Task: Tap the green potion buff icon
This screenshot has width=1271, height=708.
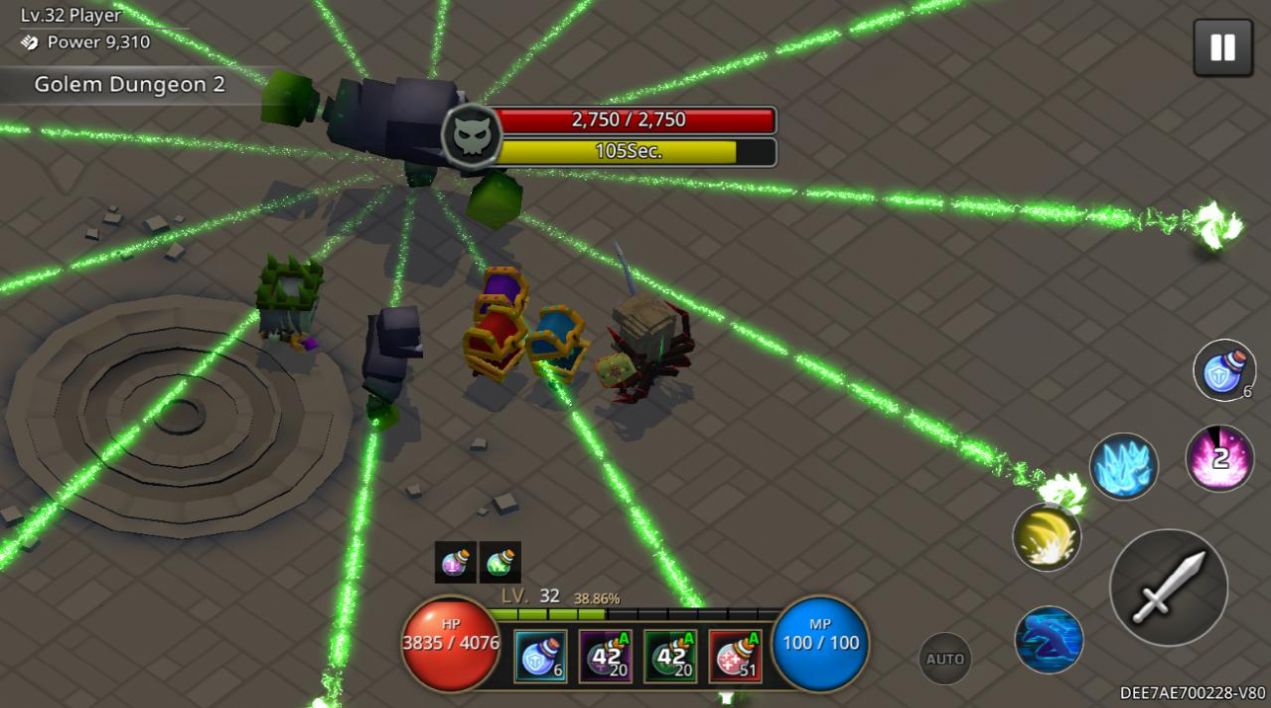Action: 500,562
